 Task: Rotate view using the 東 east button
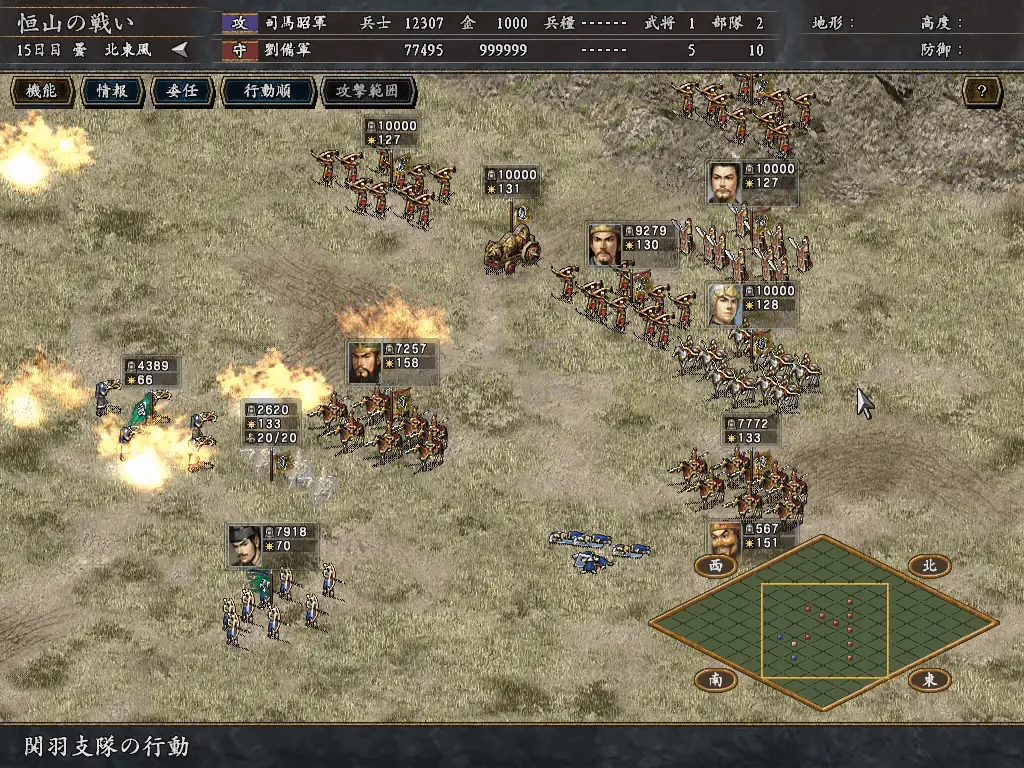tap(929, 679)
